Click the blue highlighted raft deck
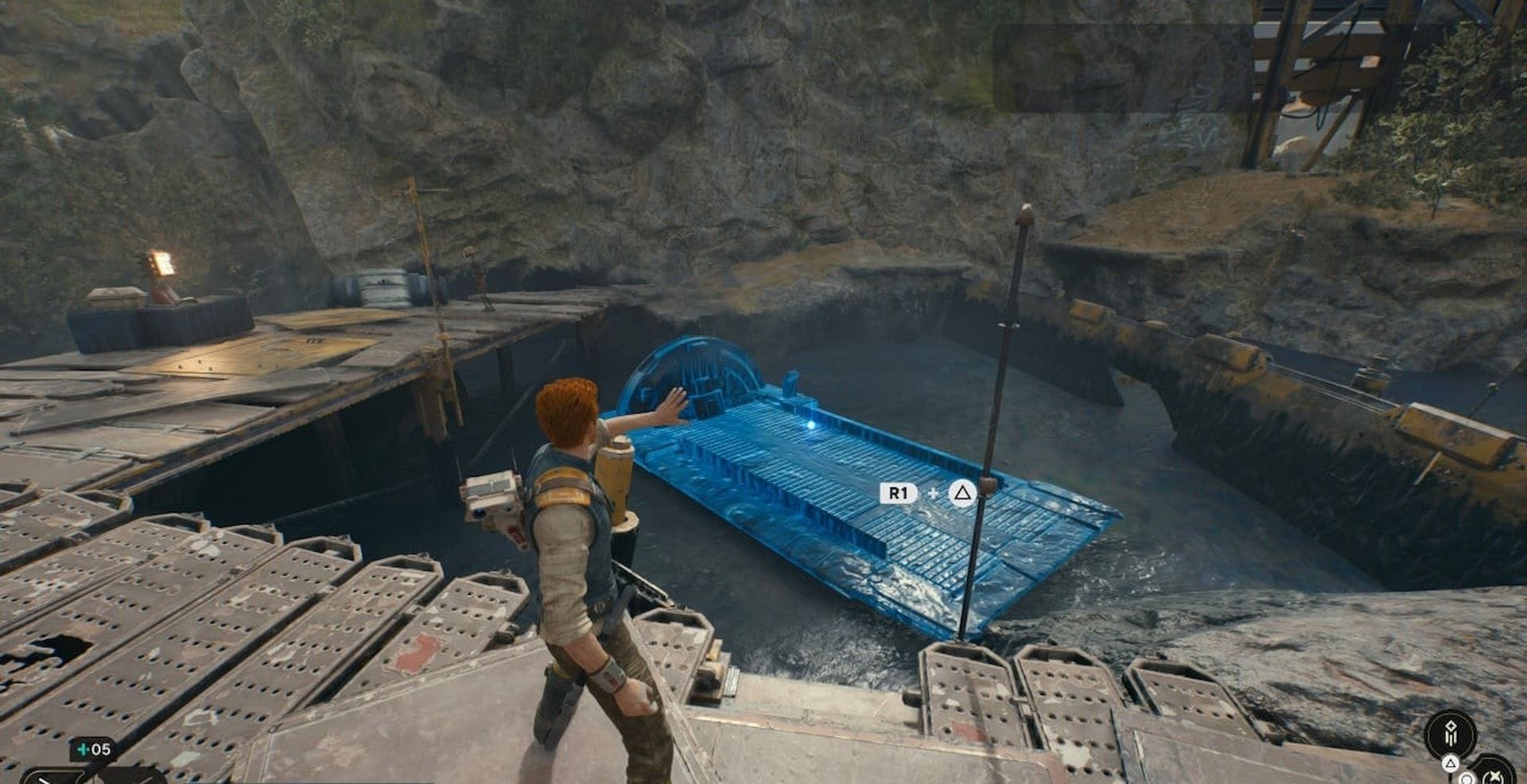Screen dimensions: 1527x784 (835, 509)
